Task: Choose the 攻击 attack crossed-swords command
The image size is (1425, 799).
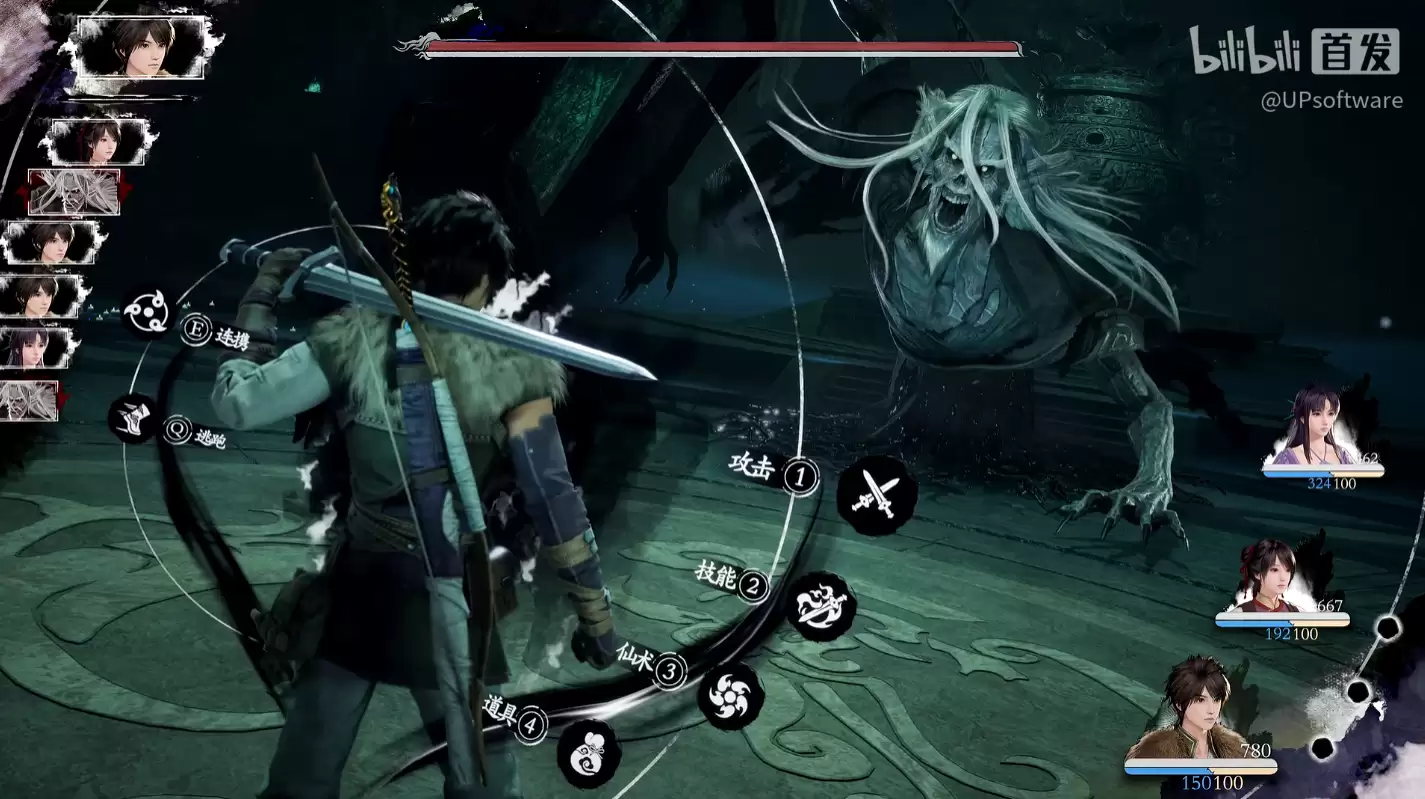Action: point(876,495)
